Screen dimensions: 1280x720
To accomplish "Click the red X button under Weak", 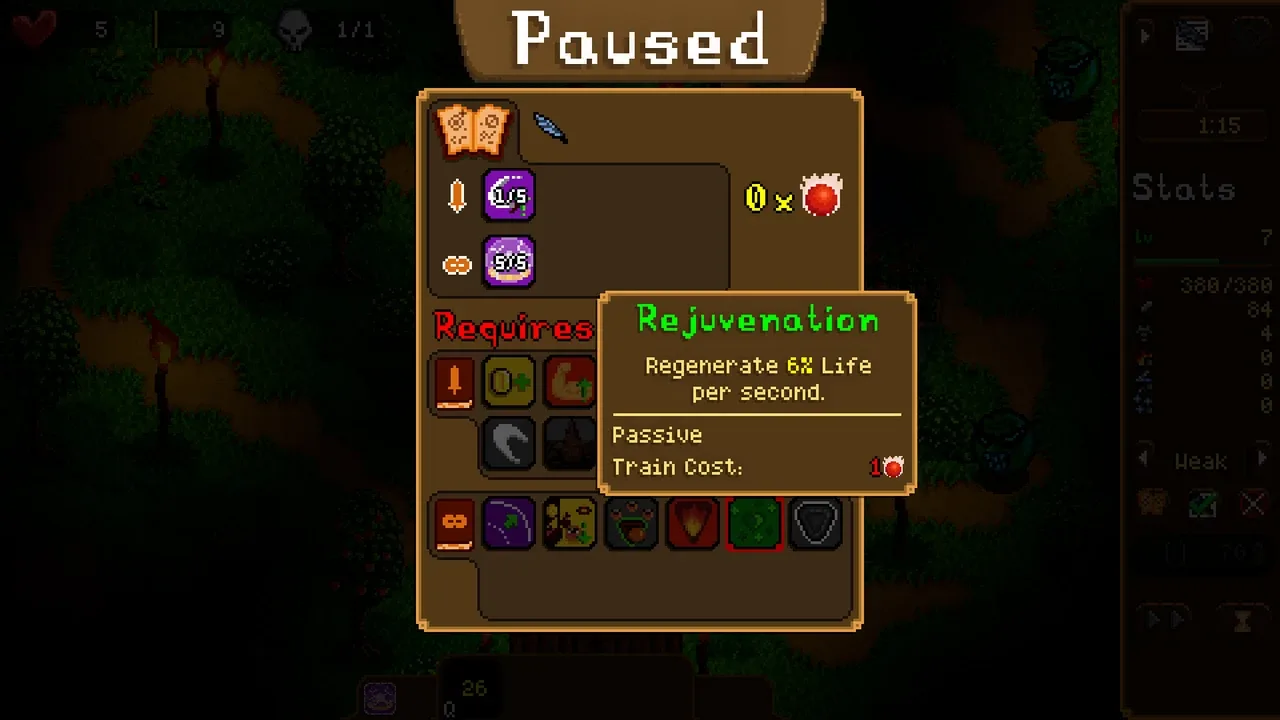I will click(x=1253, y=503).
